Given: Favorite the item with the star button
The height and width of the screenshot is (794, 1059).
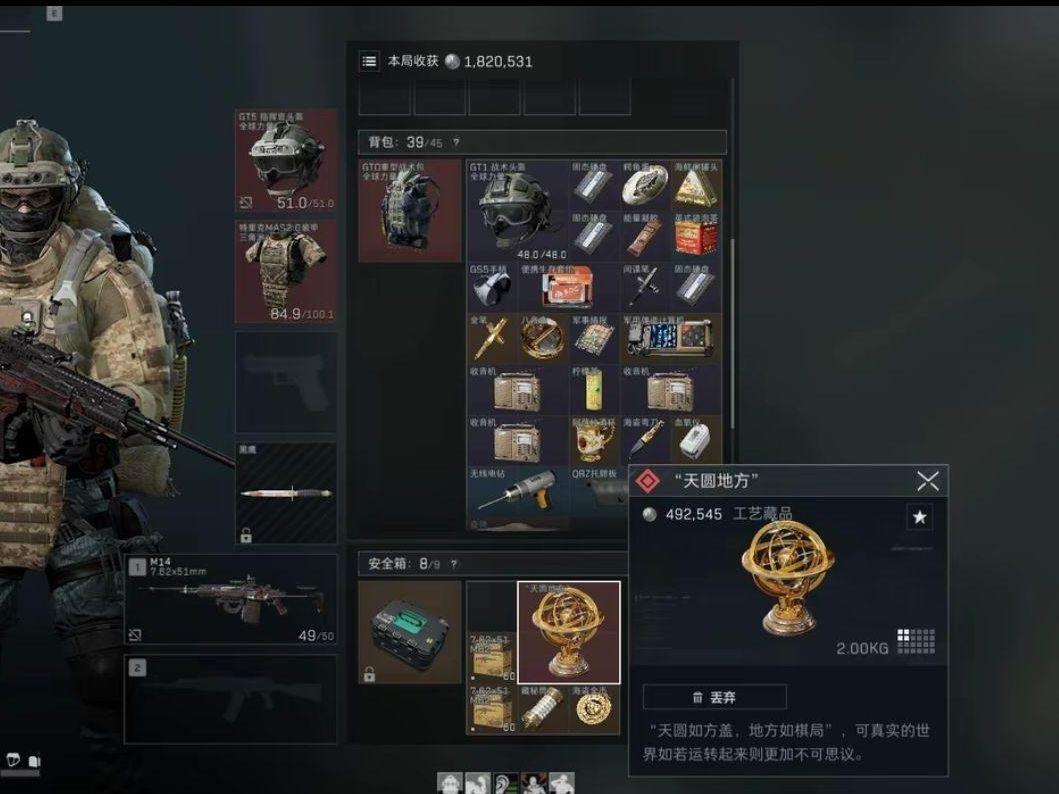Looking at the screenshot, I should [919, 517].
